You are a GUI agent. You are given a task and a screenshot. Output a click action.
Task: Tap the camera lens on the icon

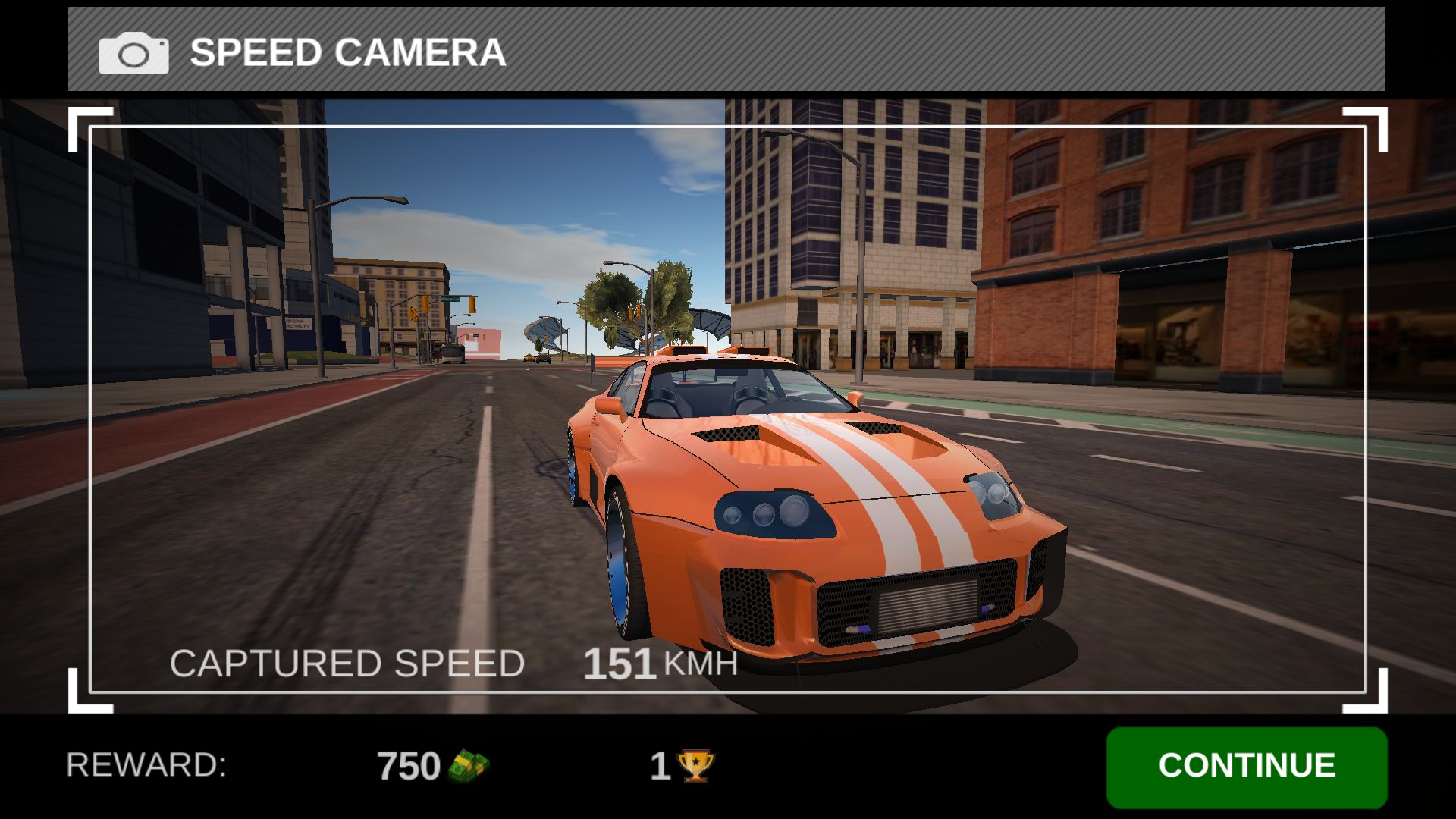pos(133,53)
